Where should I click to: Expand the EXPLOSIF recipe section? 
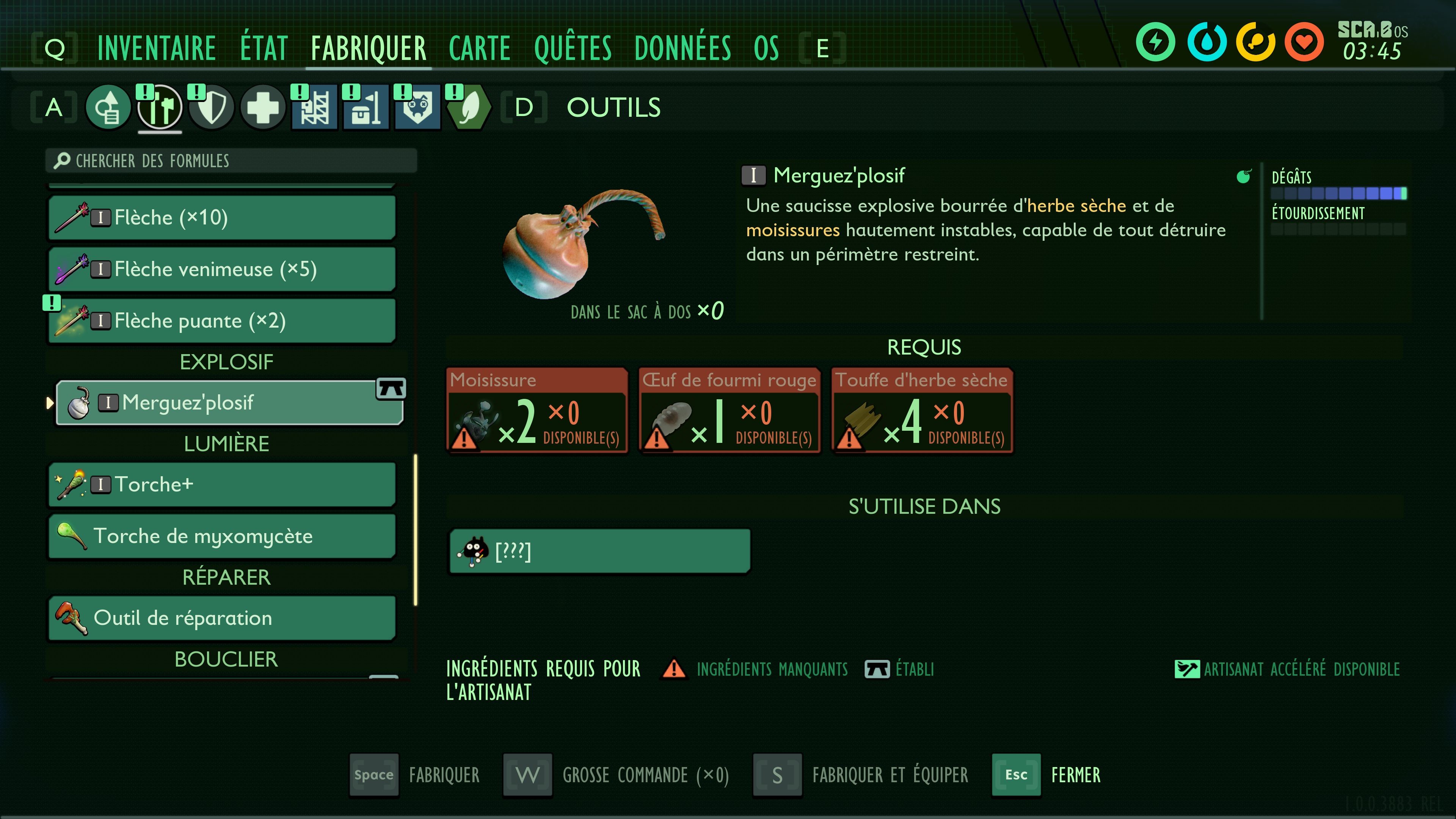tap(226, 362)
